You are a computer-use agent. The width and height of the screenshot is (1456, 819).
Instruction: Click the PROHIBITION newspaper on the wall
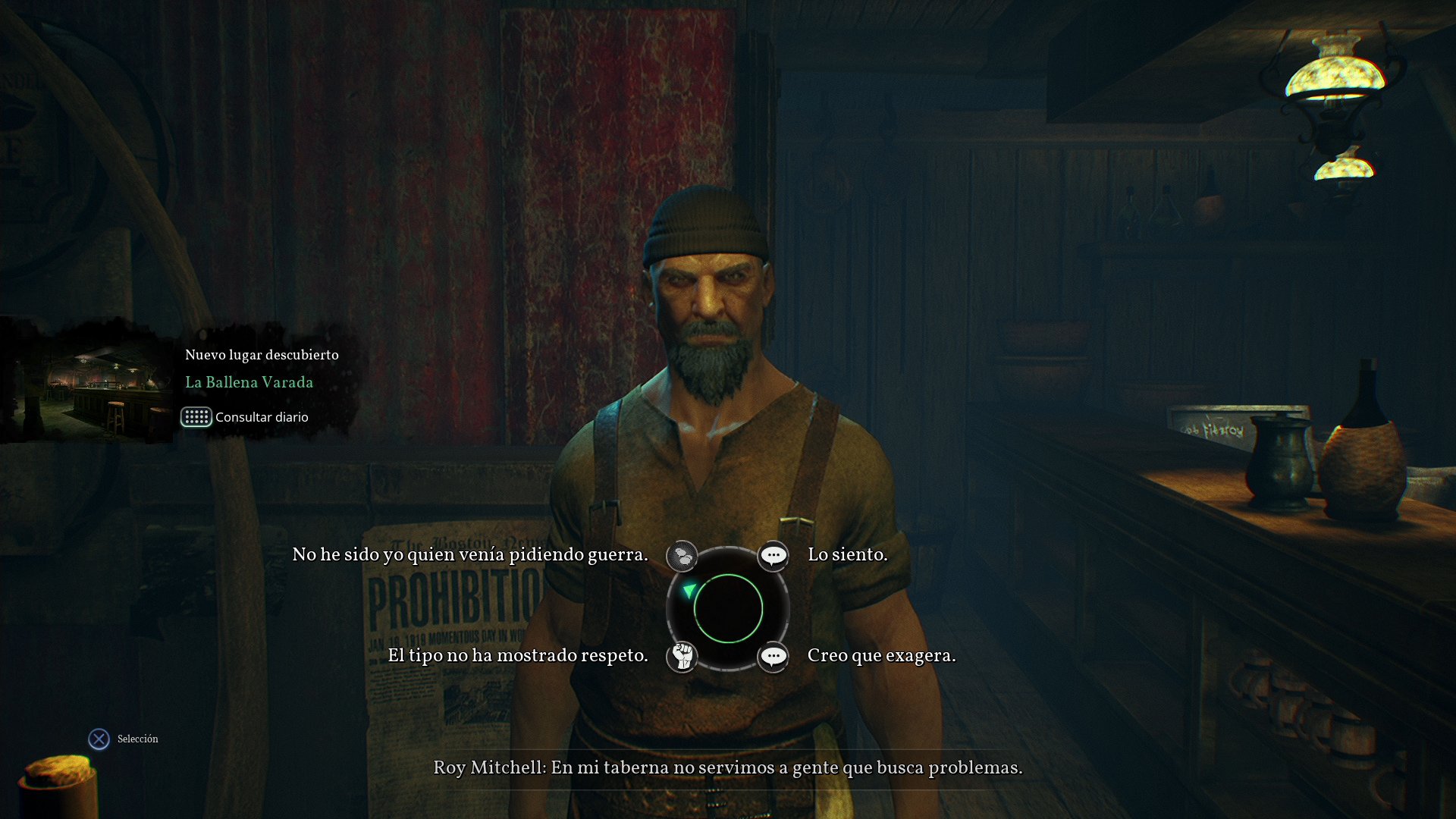[447, 599]
